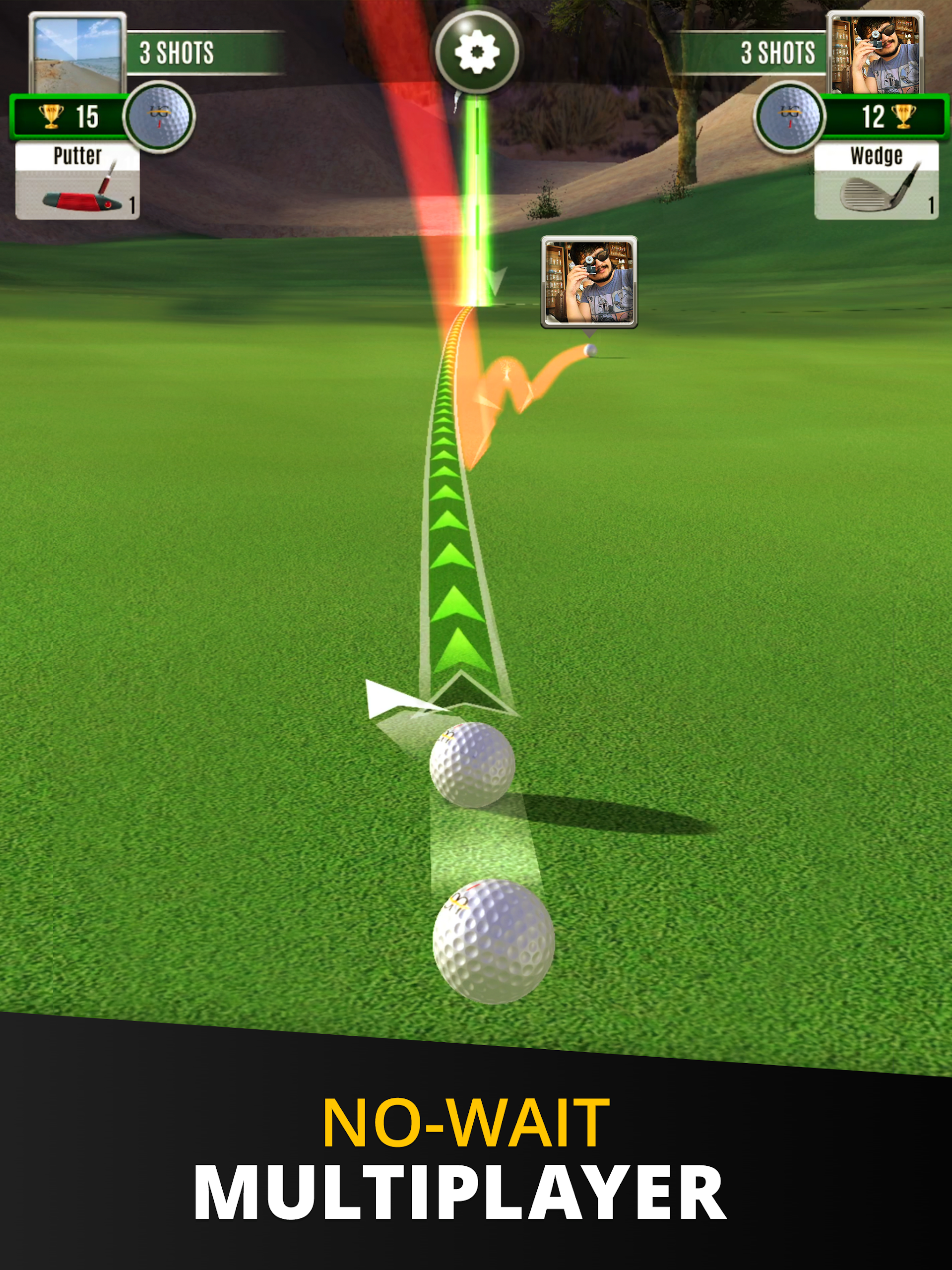Open the gear settings button
Image resolution: width=952 pixels, height=1270 pixels.
point(477,52)
